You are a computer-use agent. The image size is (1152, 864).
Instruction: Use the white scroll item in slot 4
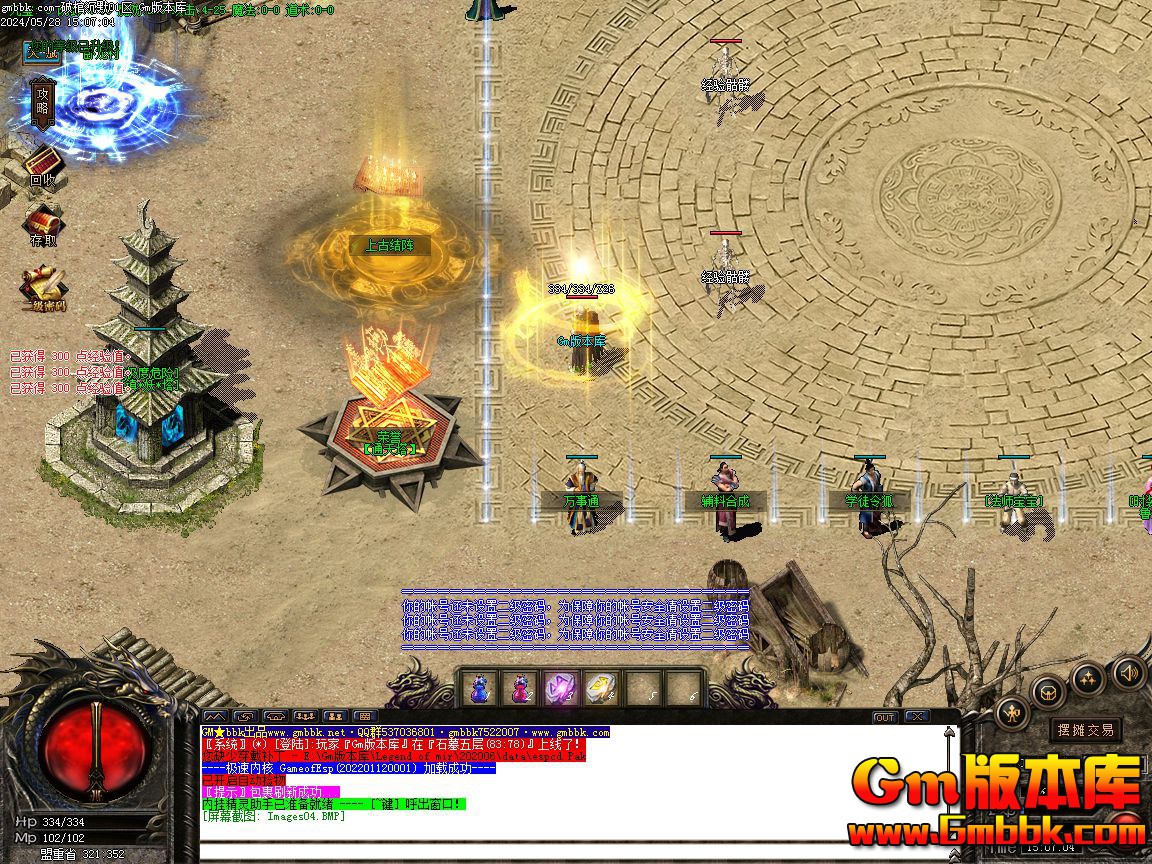click(x=599, y=688)
